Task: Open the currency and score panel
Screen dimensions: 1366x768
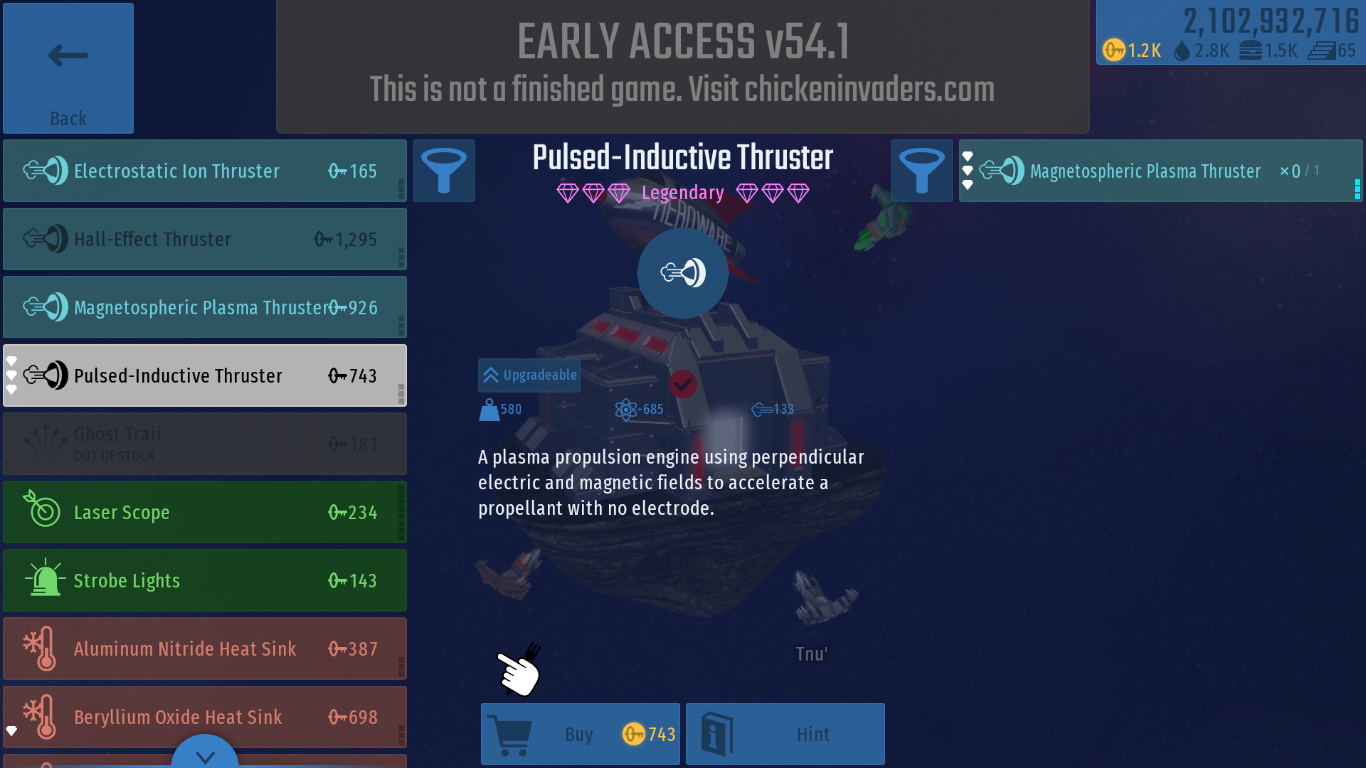Action: click(x=1230, y=33)
